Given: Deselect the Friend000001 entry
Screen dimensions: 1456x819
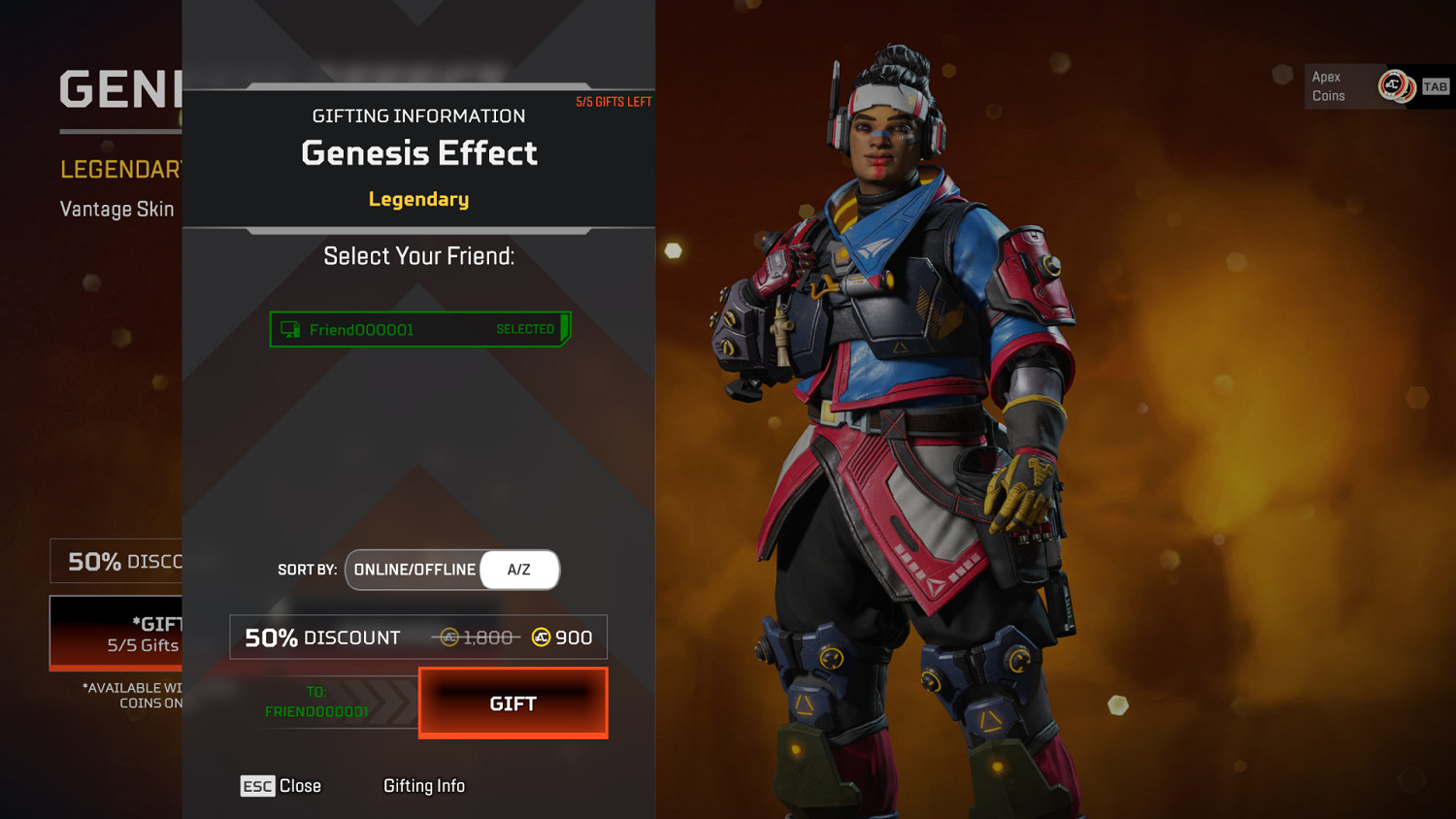Looking at the screenshot, I should (419, 329).
